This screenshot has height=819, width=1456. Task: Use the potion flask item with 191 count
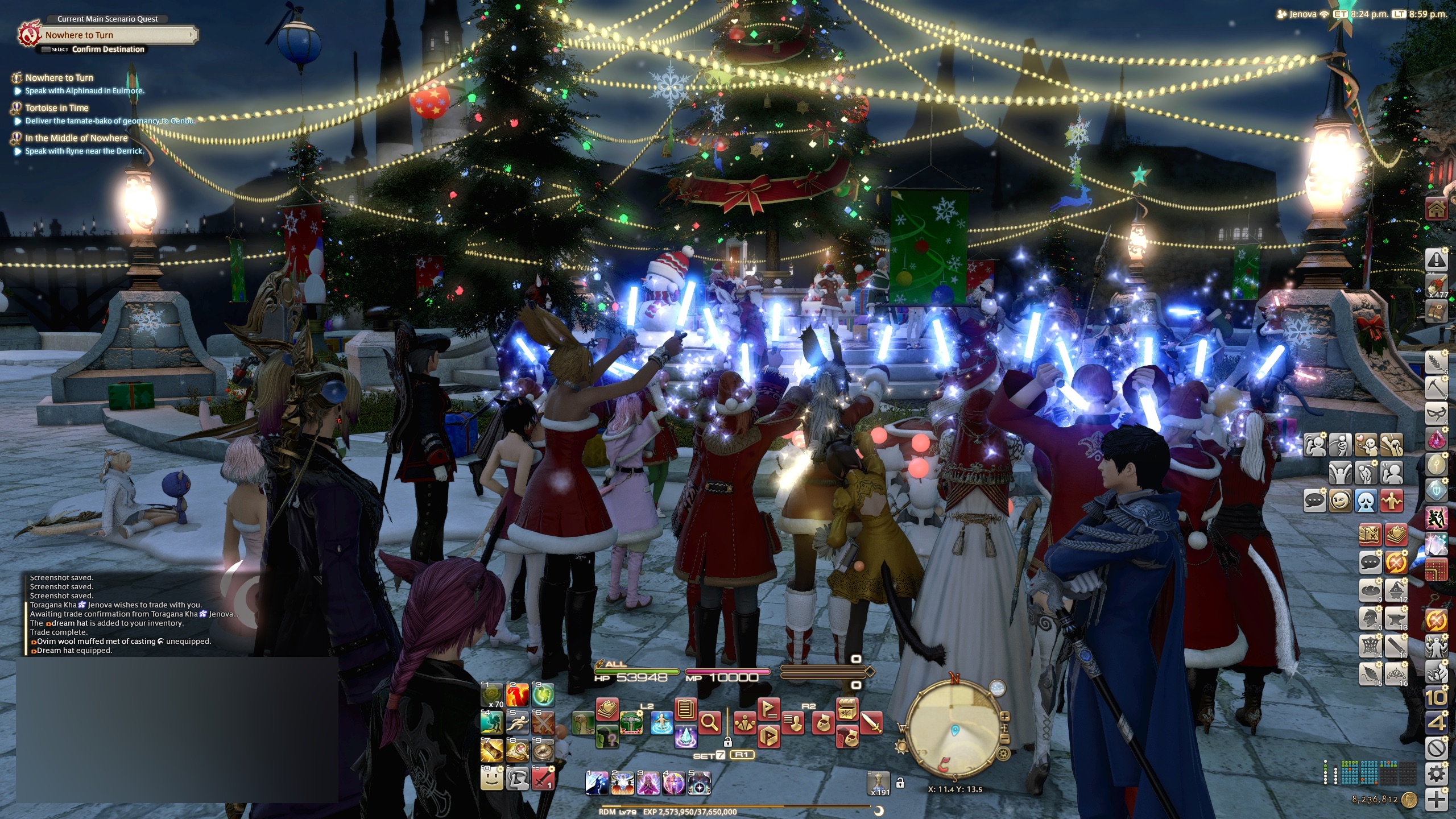click(x=878, y=783)
